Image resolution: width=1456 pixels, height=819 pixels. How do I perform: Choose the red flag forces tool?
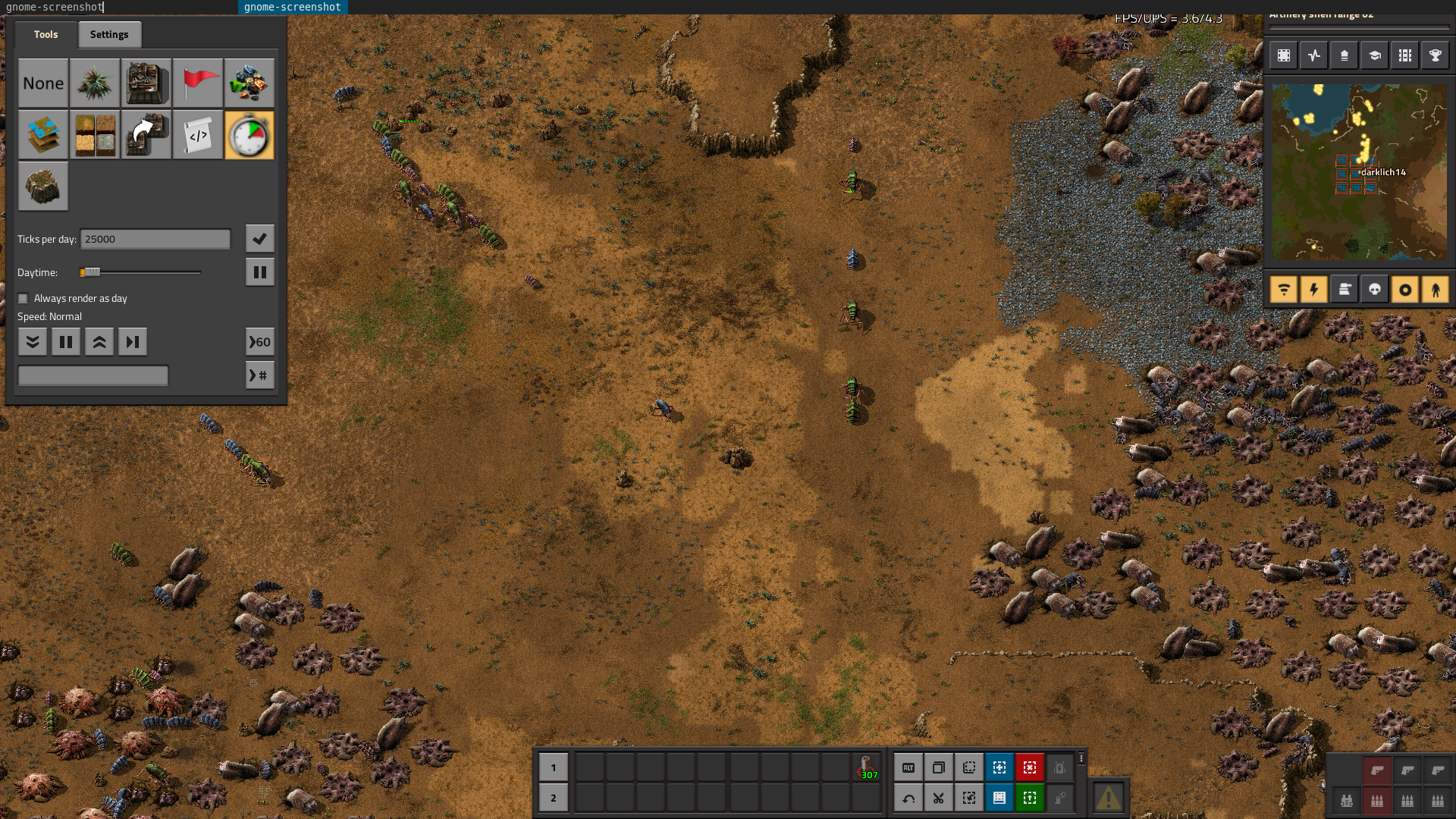[x=198, y=83]
